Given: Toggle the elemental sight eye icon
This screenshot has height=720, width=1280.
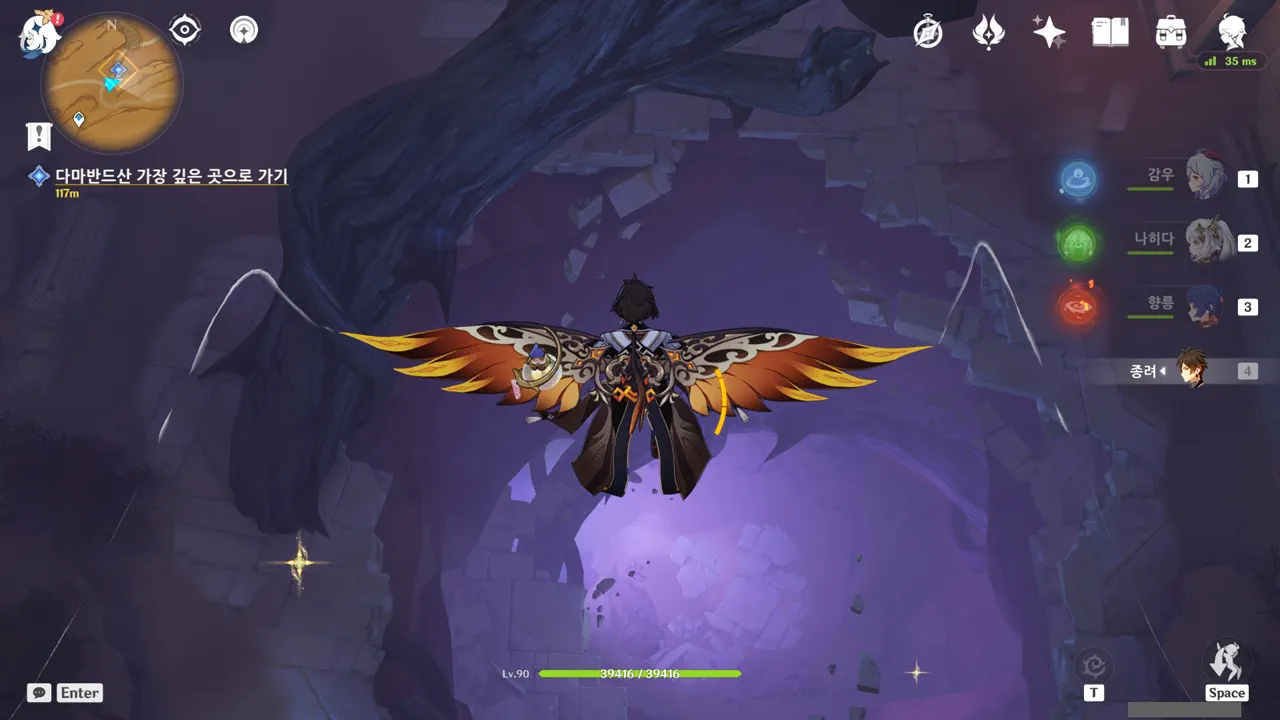Looking at the screenshot, I should click(185, 30).
